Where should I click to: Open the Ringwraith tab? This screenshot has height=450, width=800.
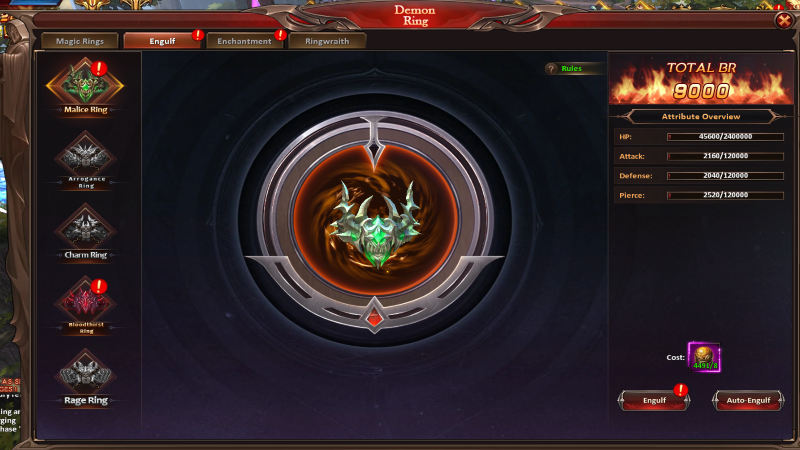[326, 41]
